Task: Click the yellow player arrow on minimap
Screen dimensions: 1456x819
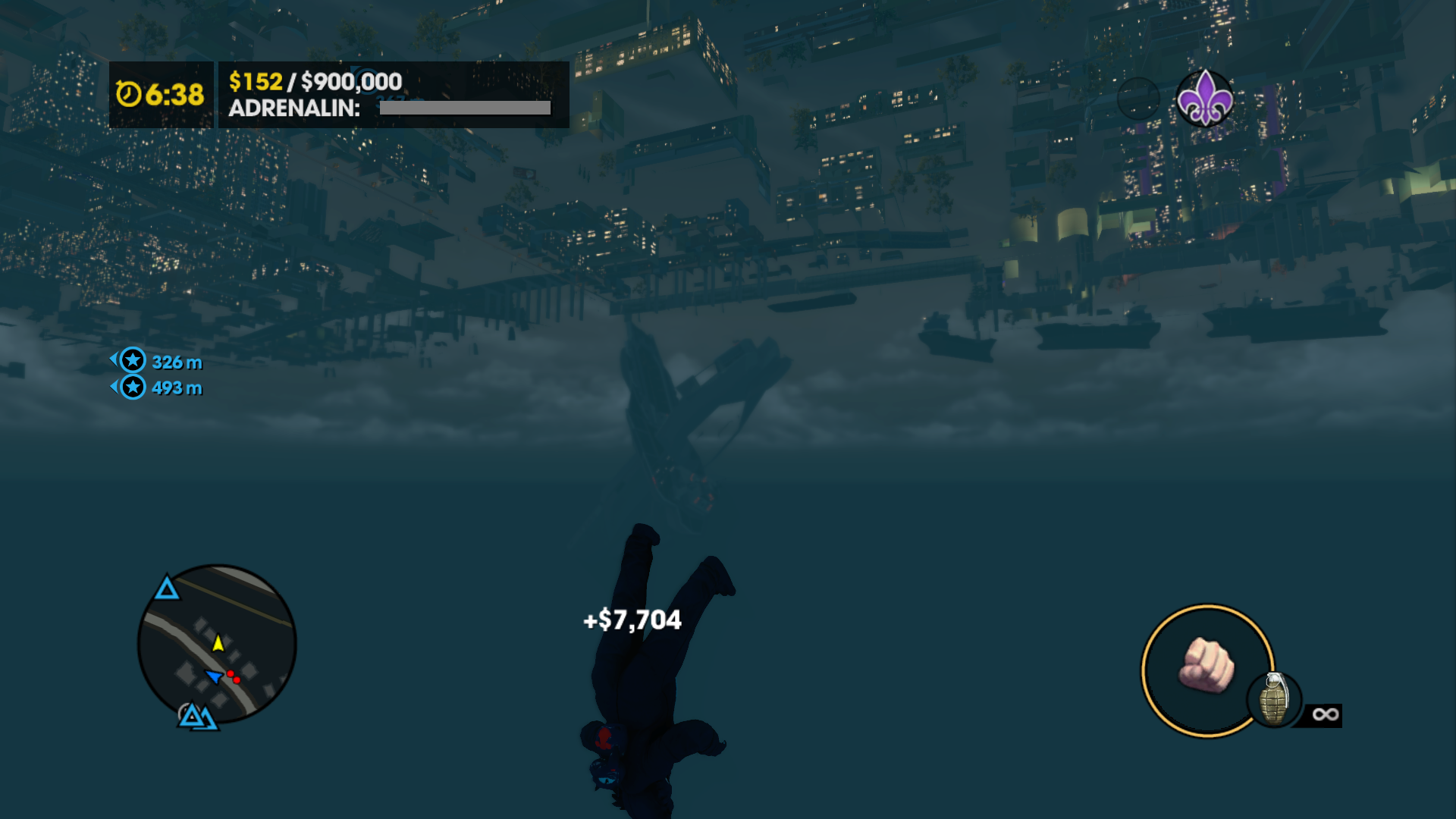Action: 218,643
